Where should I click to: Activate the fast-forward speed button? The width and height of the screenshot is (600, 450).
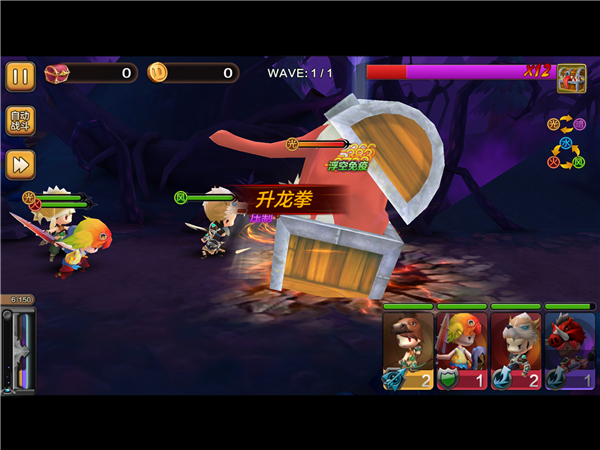(x=20, y=164)
